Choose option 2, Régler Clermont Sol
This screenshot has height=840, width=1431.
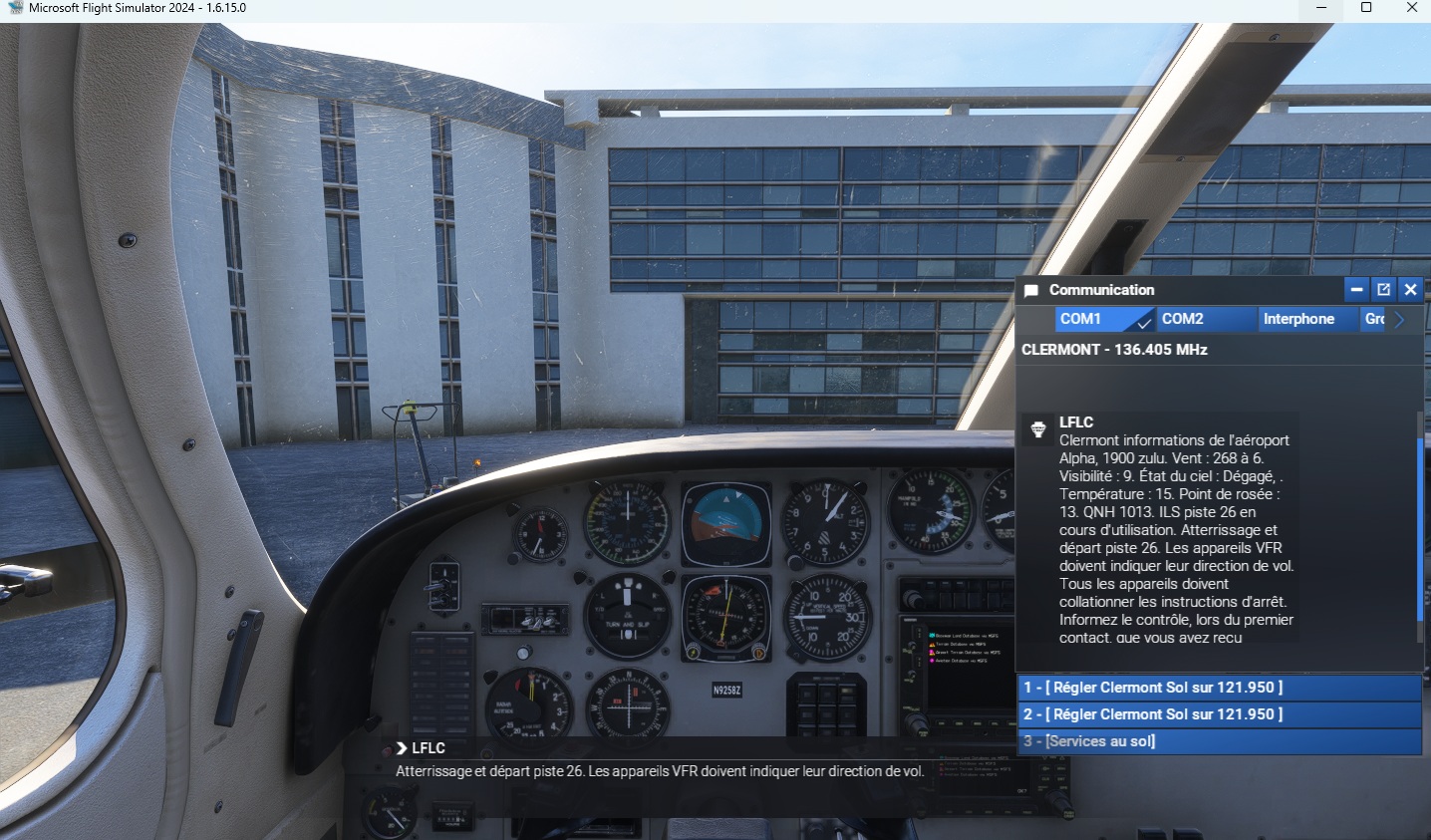click(1220, 714)
